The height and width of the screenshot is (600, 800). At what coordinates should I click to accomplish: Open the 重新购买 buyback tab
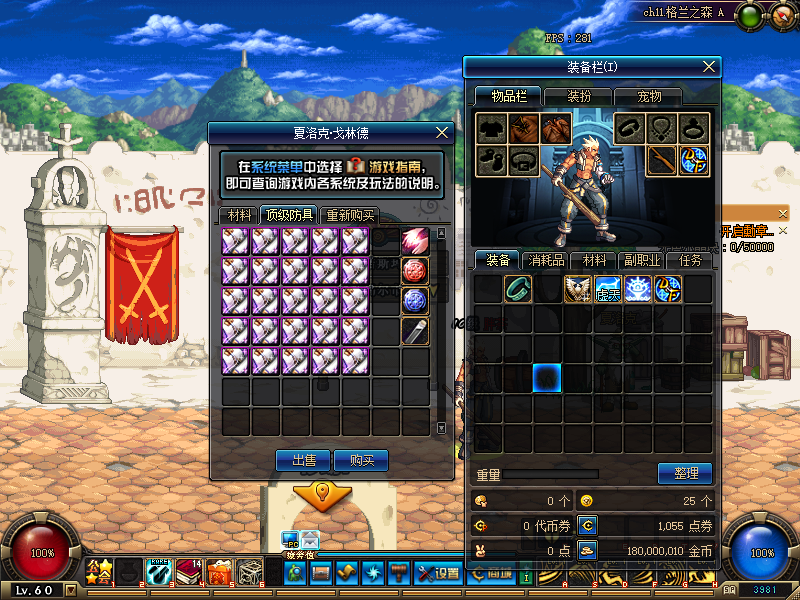click(x=350, y=214)
